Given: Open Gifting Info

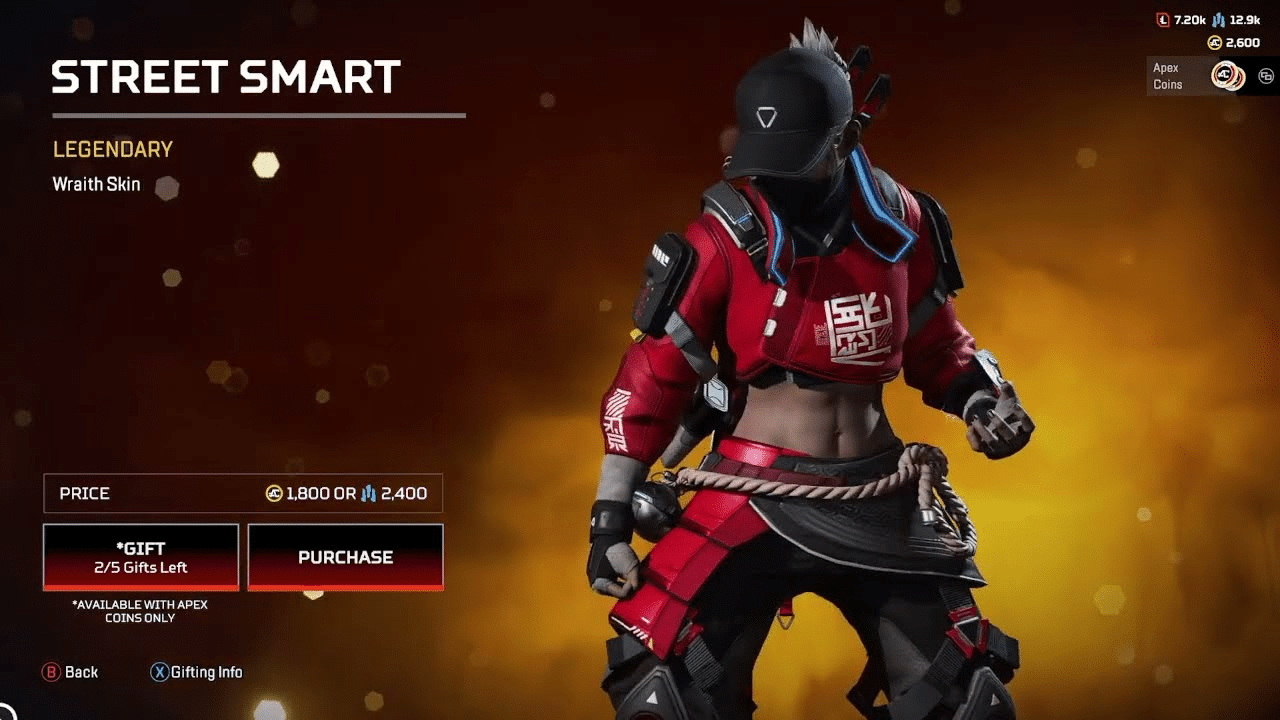Looking at the screenshot, I should 197,672.
